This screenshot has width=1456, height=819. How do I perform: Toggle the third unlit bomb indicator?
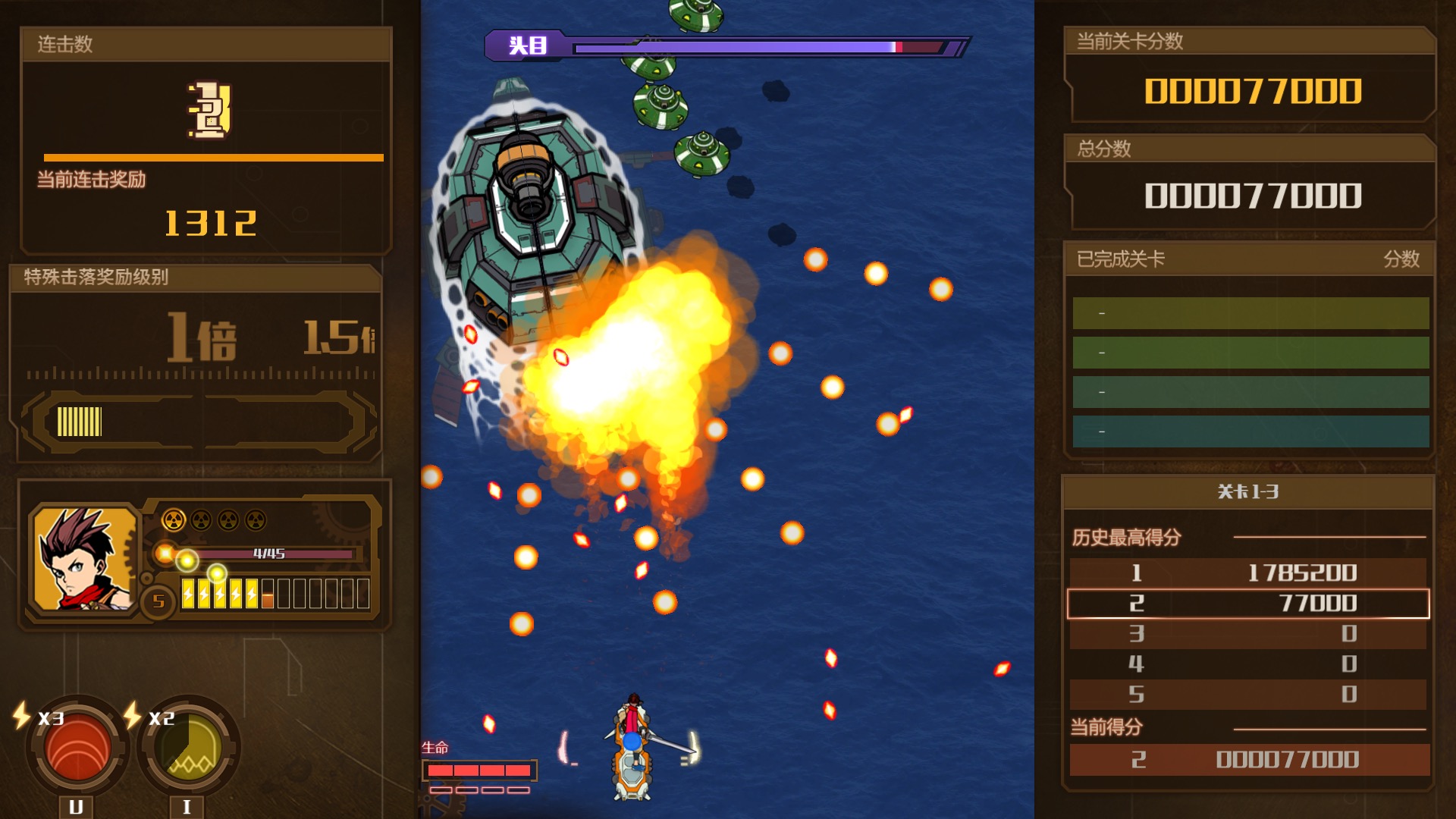(228, 519)
